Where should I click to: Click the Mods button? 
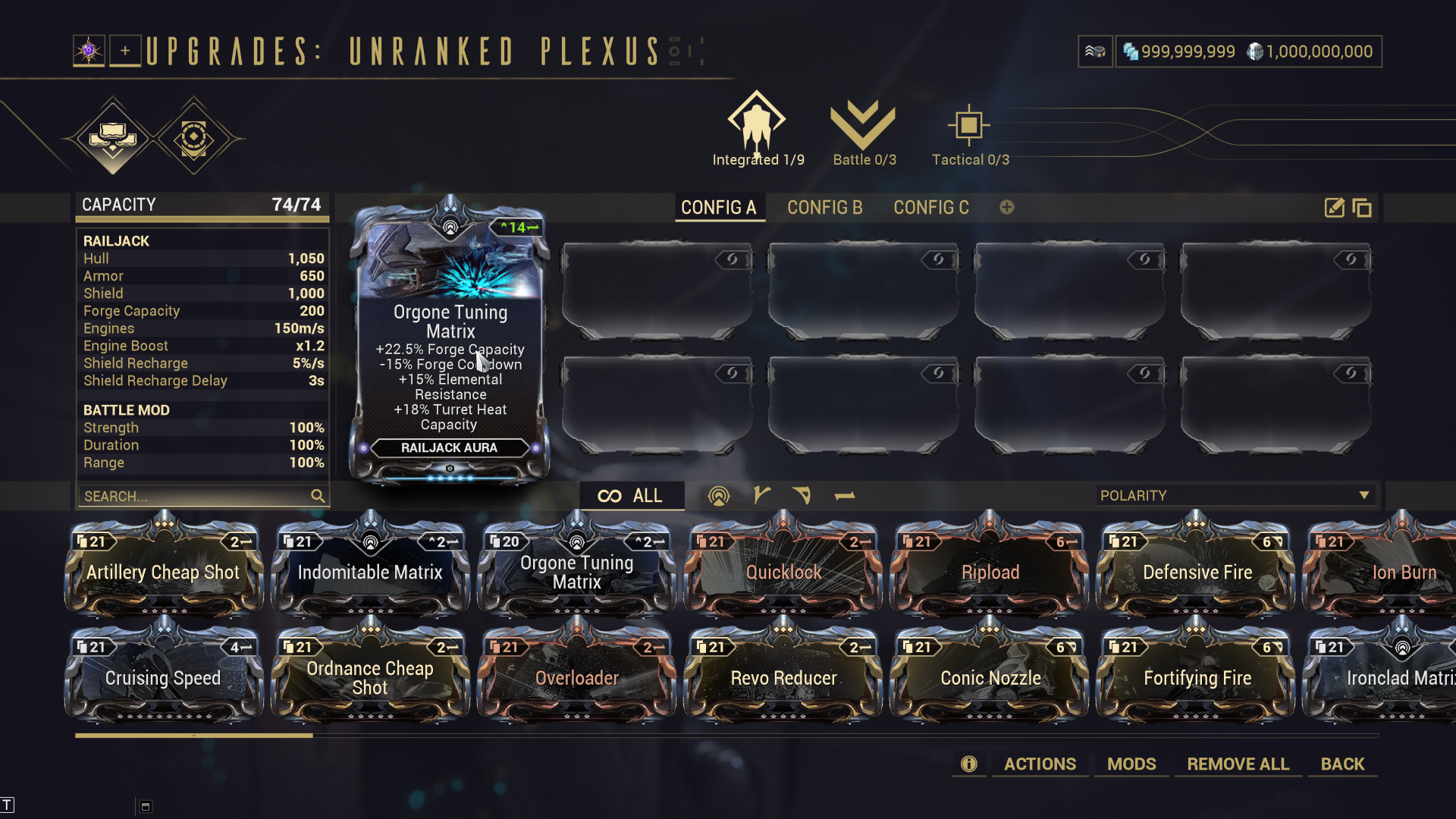click(x=1131, y=764)
